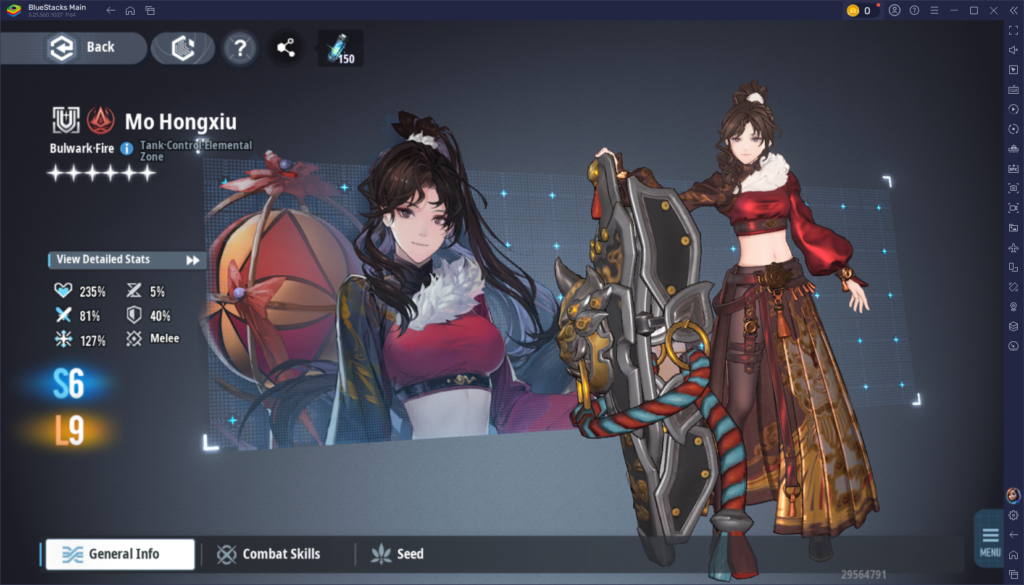Click the red Fire element icon
The height and width of the screenshot is (585, 1024).
point(101,121)
